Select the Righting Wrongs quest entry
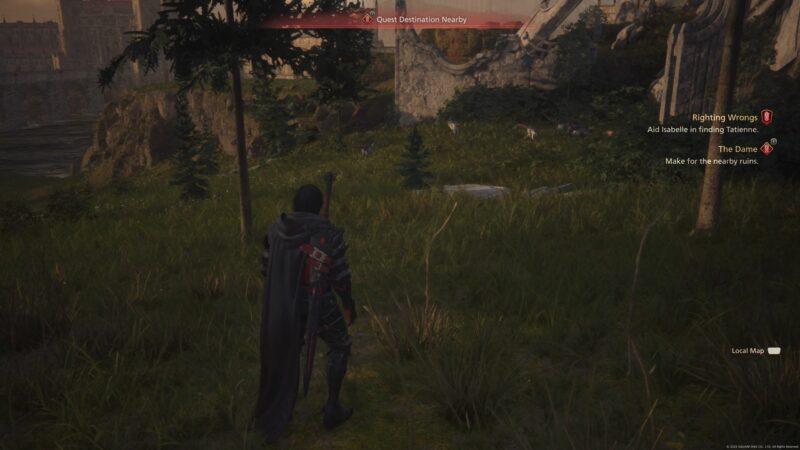 point(723,117)
